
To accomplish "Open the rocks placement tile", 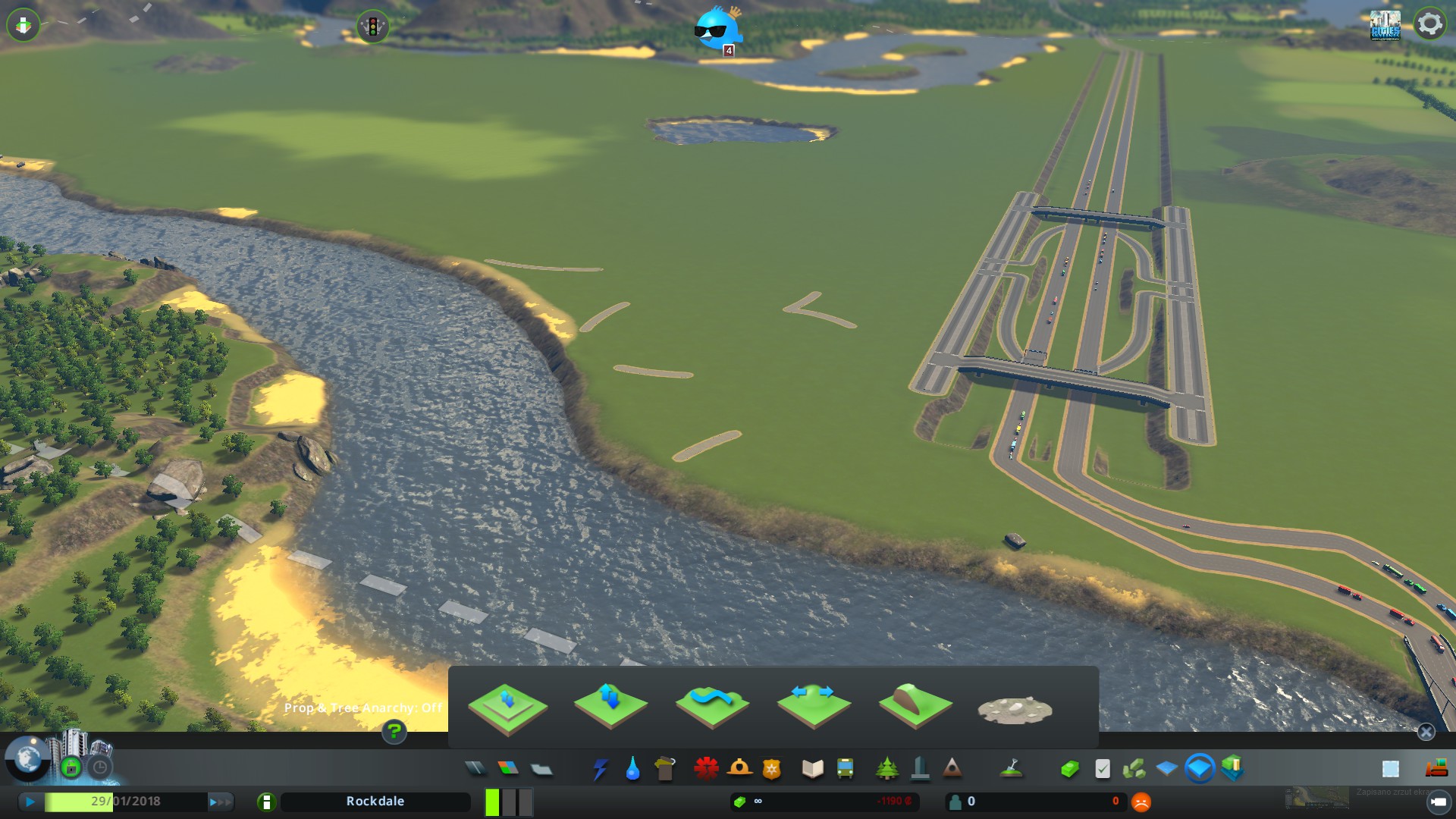I will (1015, 710).
